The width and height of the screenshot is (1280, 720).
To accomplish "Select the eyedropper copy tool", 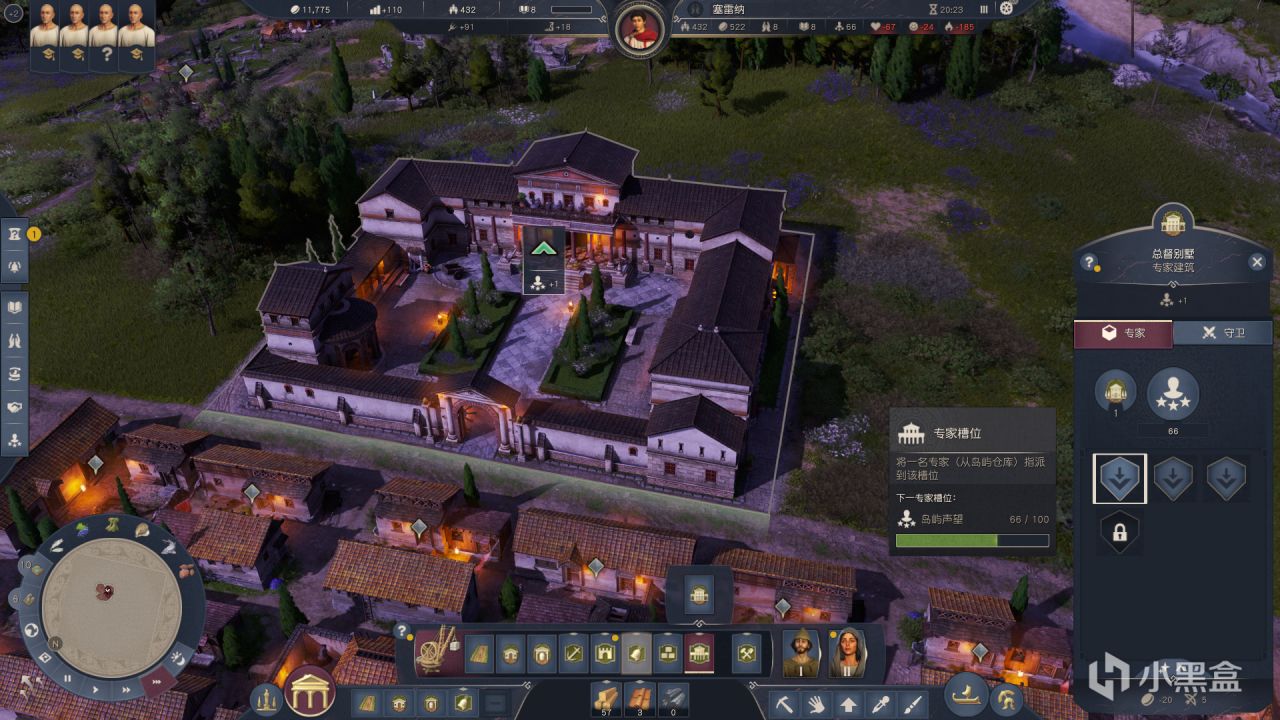I will [881, 703].
